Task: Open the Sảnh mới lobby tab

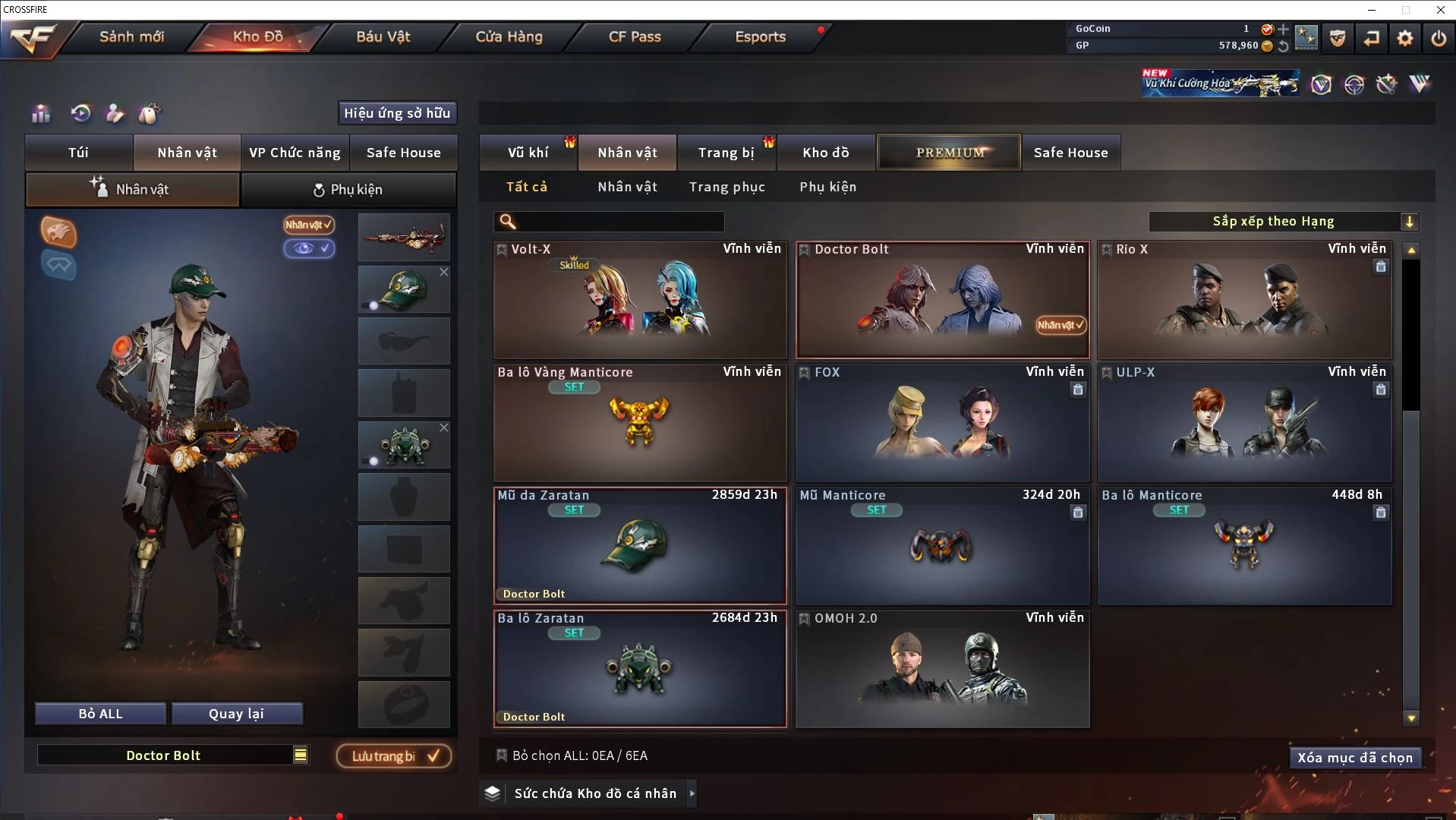Action: pyautogui.click(x=131, y=36)
